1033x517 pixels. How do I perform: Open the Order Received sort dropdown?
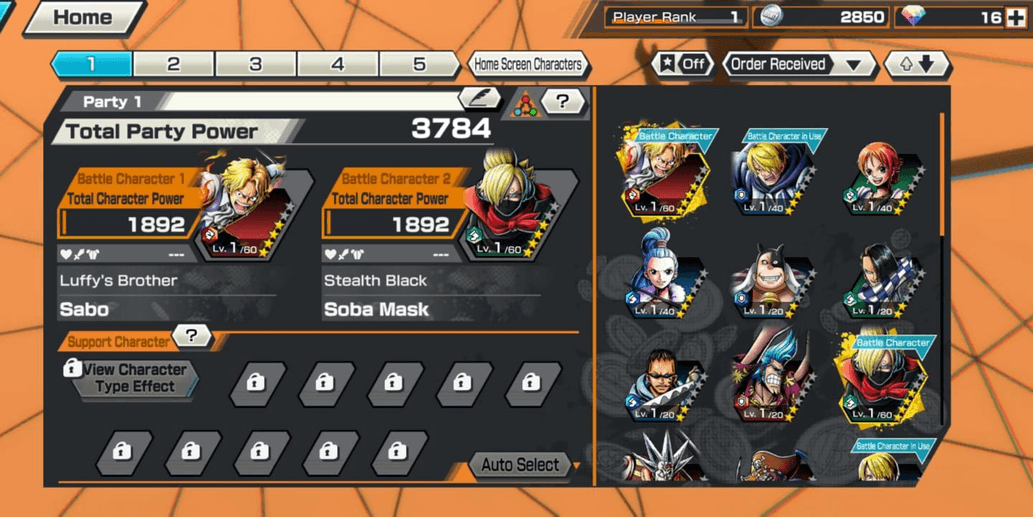click(x=796, y=64)
